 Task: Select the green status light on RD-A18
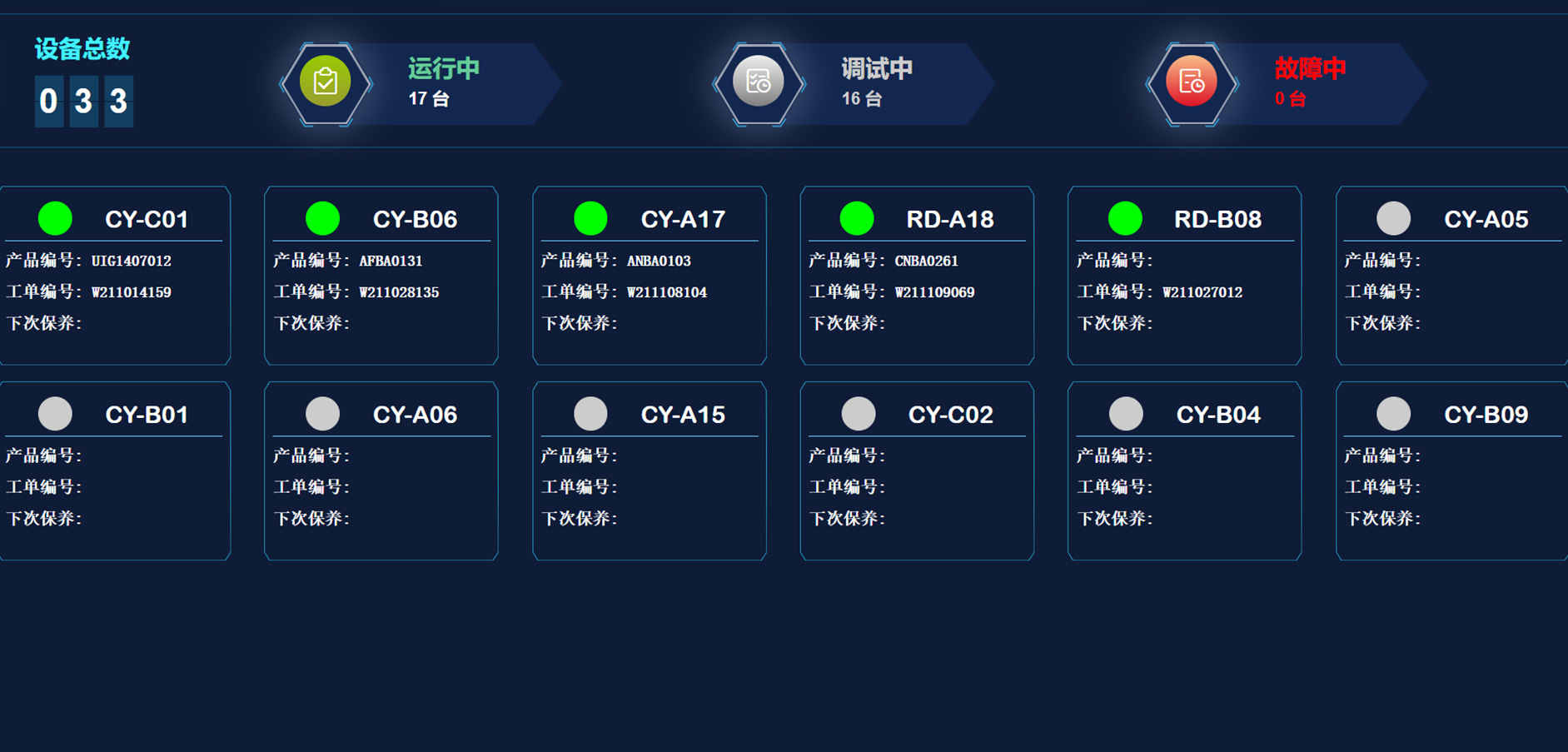point(859,218)
